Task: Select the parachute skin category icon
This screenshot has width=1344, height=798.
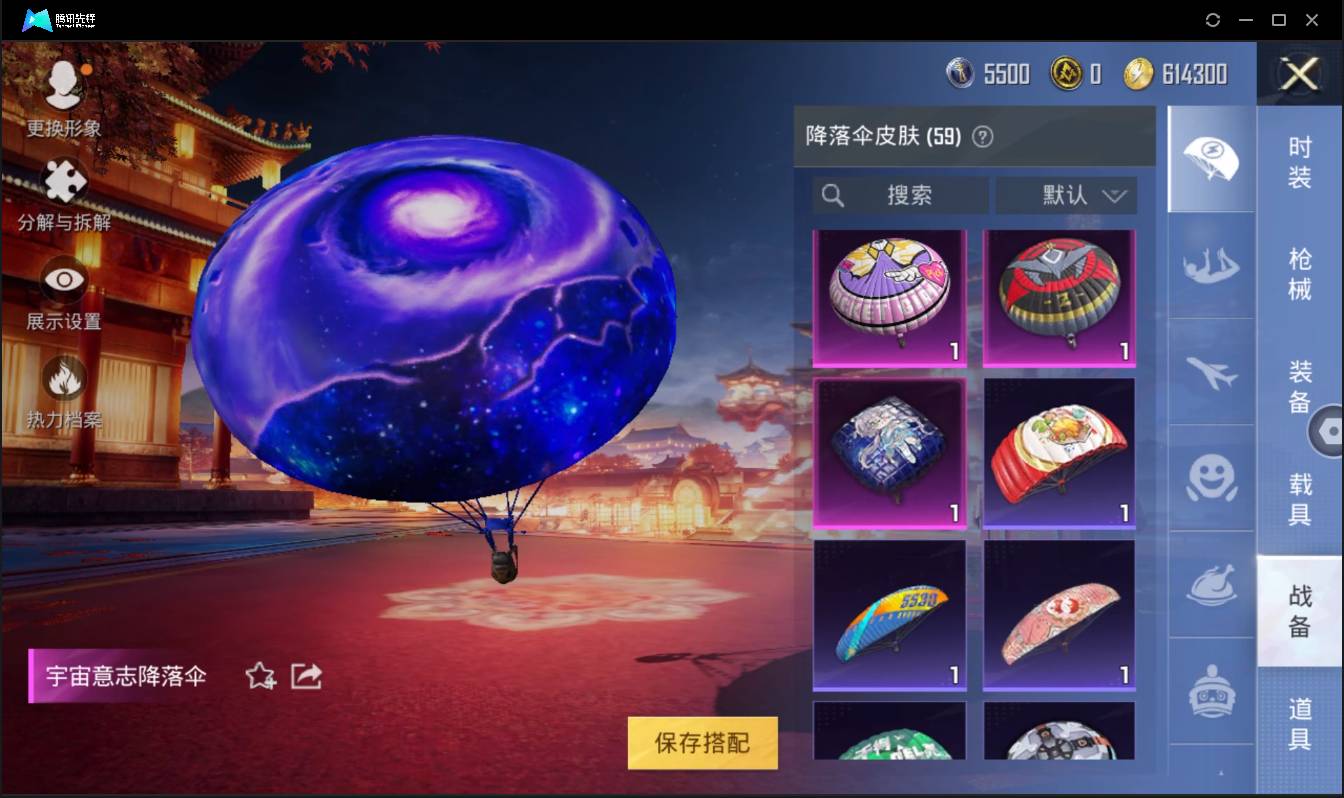Action: pos(1210,160)
